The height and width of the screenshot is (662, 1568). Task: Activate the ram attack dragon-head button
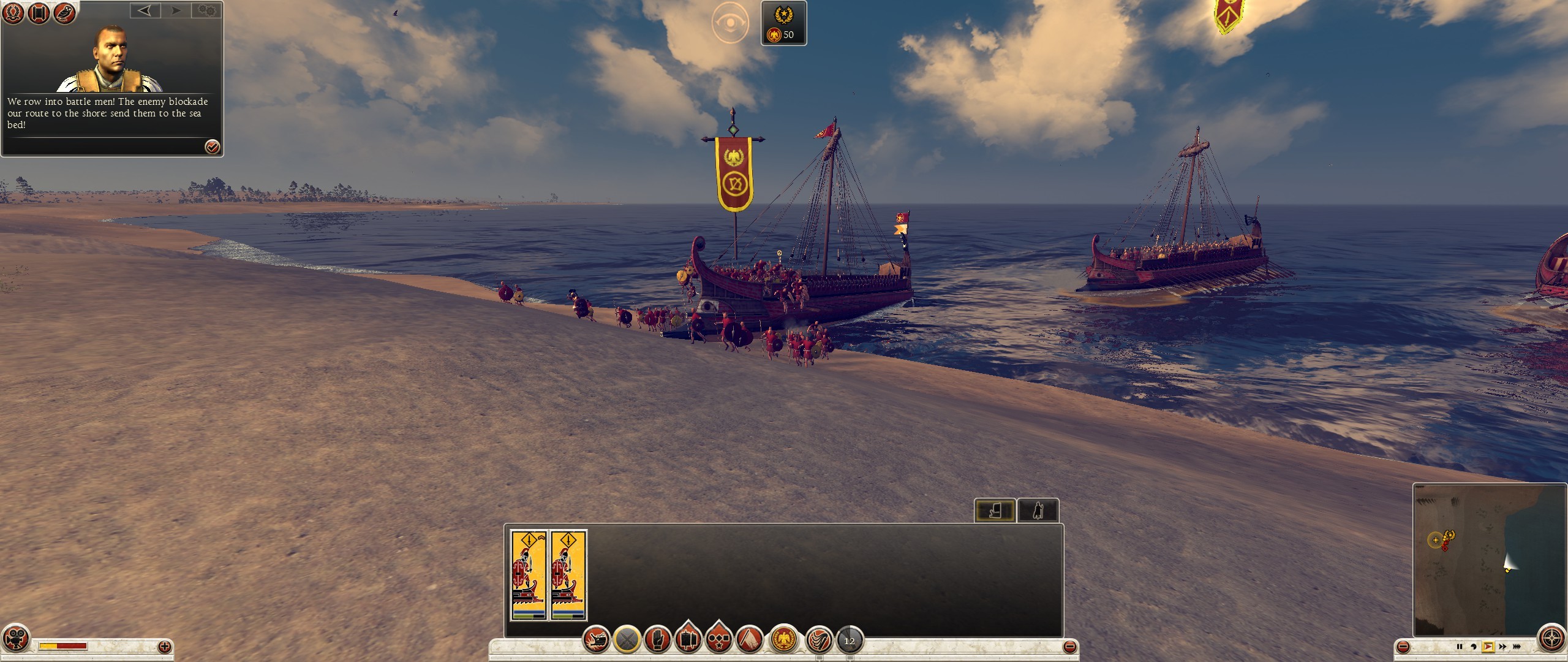tap(596, 641)
